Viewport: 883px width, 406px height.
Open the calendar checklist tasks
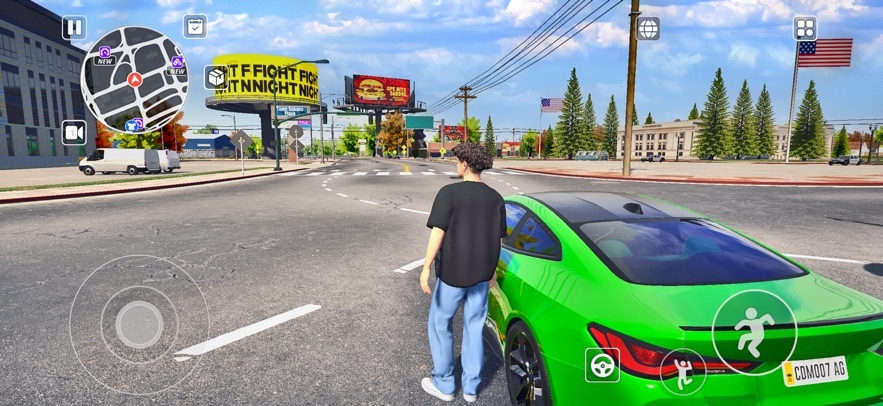click(x=196, y=27)
